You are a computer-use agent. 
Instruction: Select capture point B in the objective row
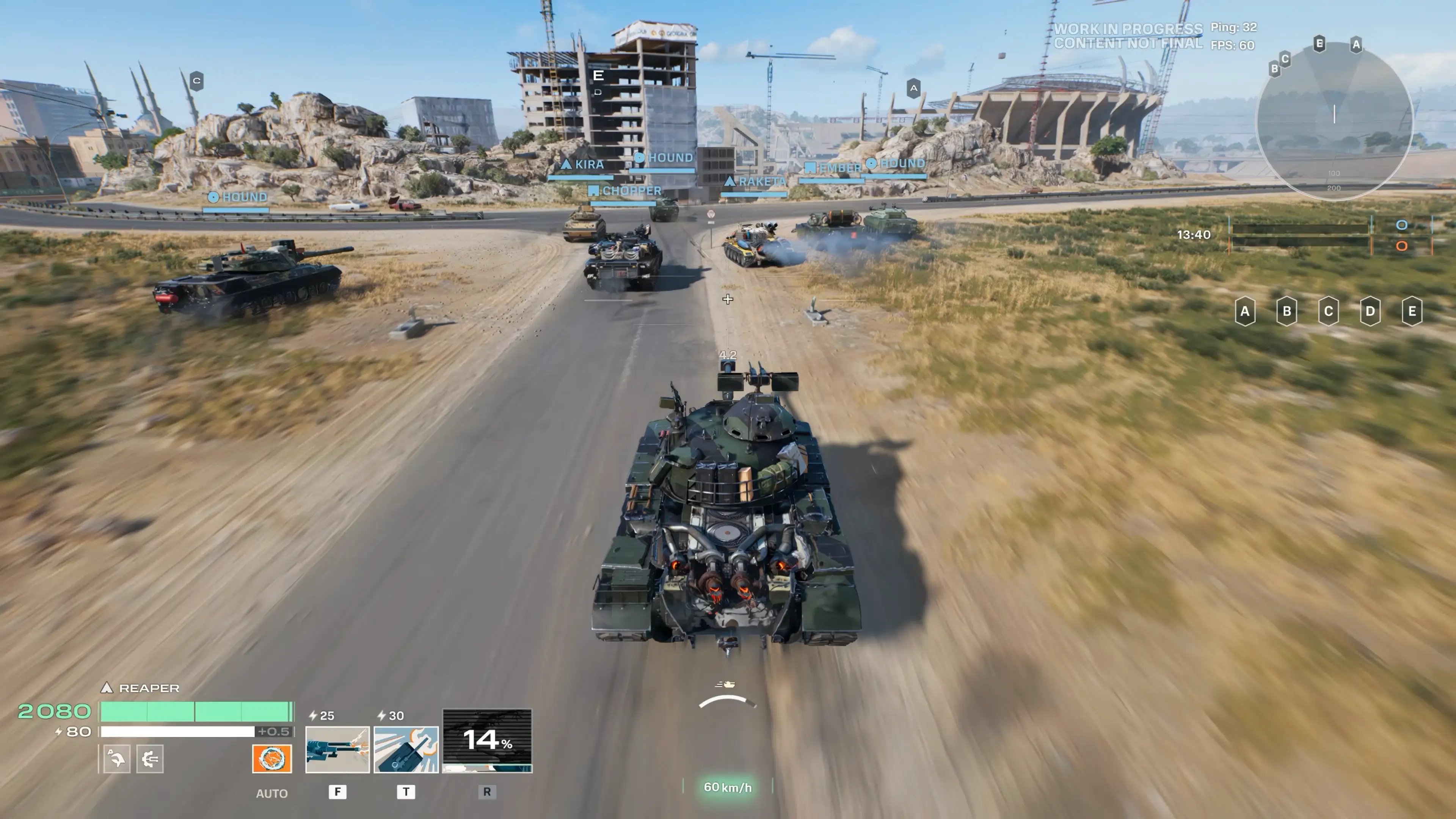1287,311
